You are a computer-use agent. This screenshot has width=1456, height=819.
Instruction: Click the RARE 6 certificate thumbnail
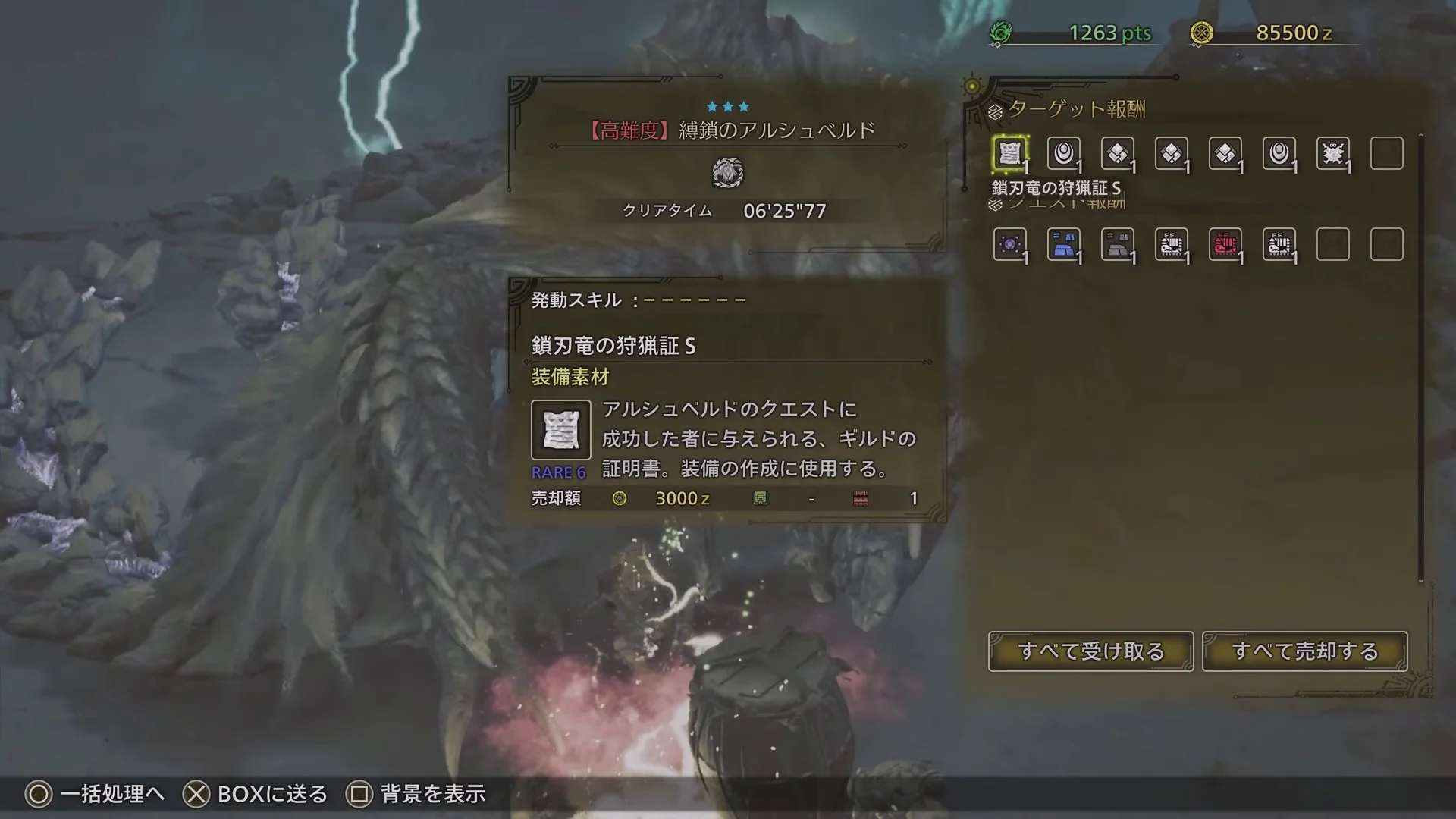pos(560,430)
